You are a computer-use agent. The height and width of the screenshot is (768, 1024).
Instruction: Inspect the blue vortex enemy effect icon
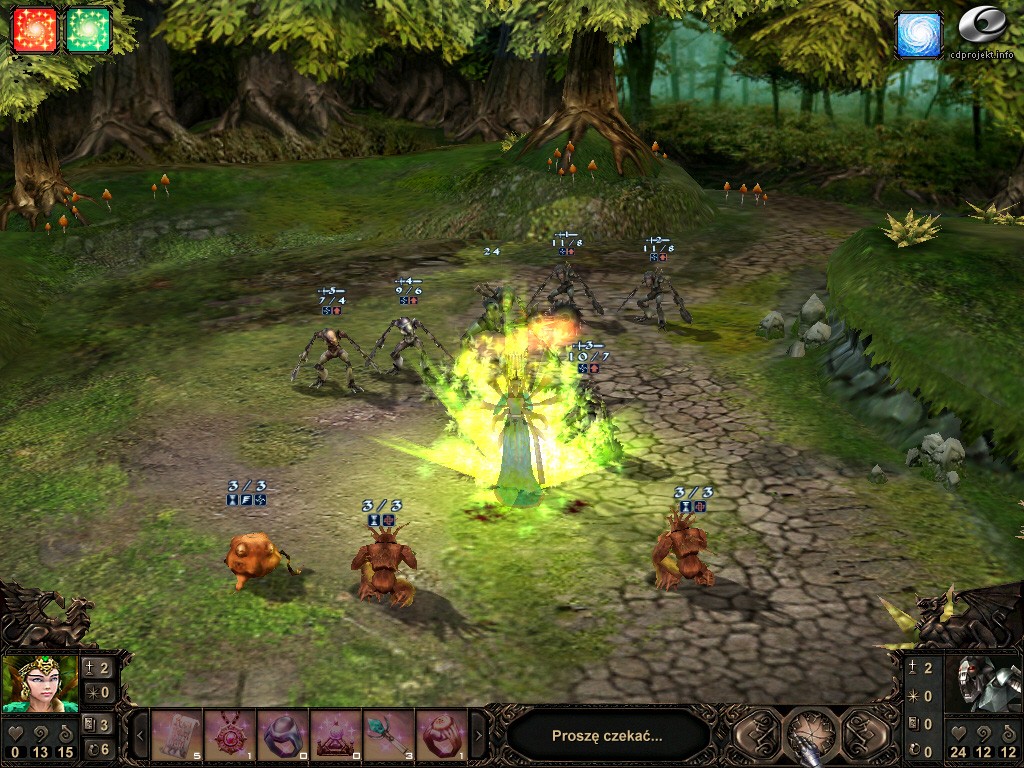pyautogui.click(x=918, y=34)
